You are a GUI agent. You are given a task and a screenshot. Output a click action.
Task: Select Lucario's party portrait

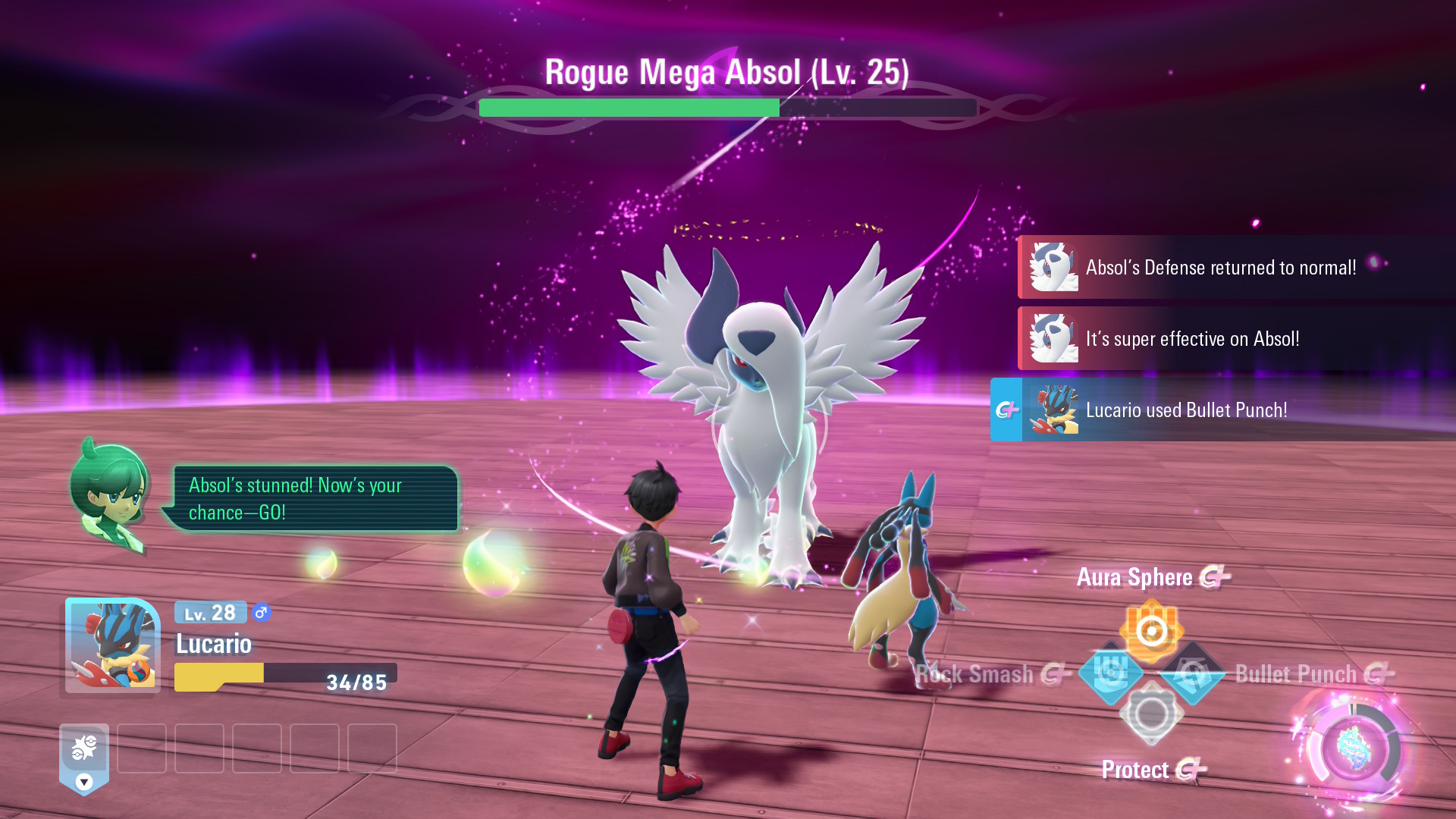point(112,645)
